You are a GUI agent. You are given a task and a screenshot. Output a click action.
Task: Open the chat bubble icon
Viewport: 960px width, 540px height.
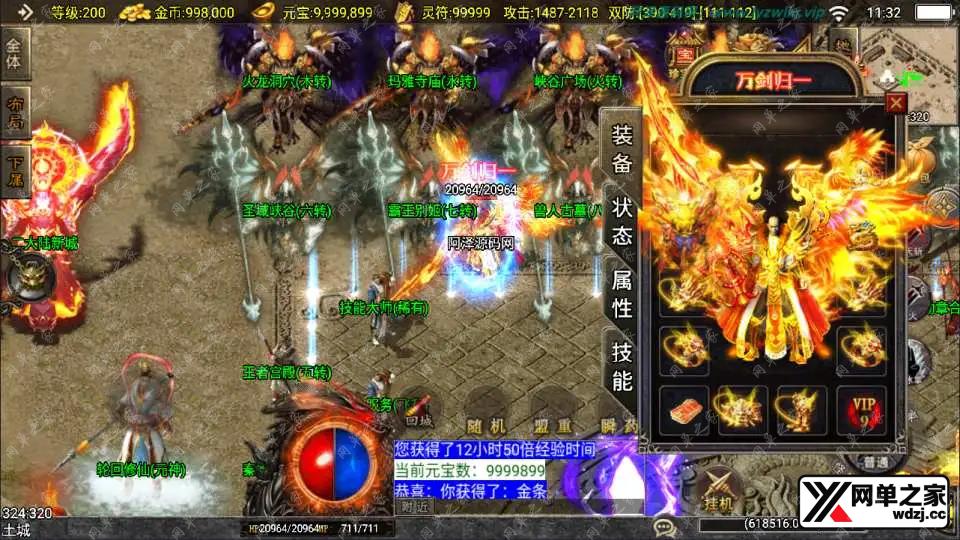tap(663, 527)
